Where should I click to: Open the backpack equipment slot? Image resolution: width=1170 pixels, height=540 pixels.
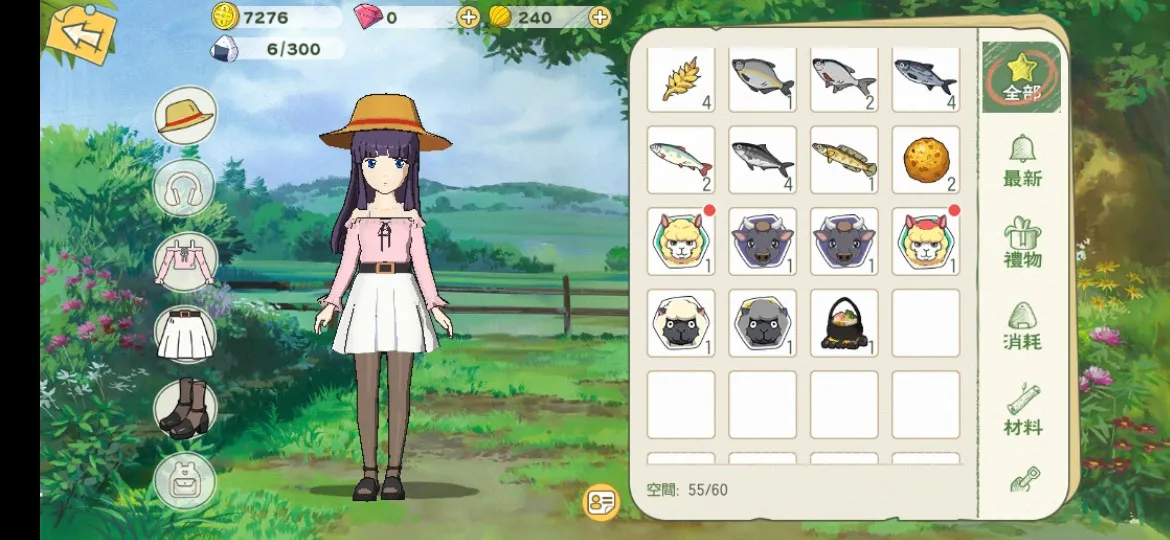(x=185, y=481)
